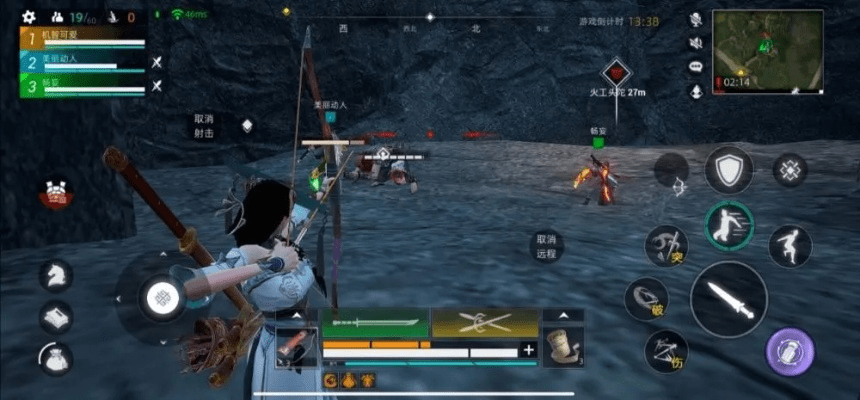This screenshot has width=860, height=400.
Task: Open the pouch bag icon
Action: 56,358
